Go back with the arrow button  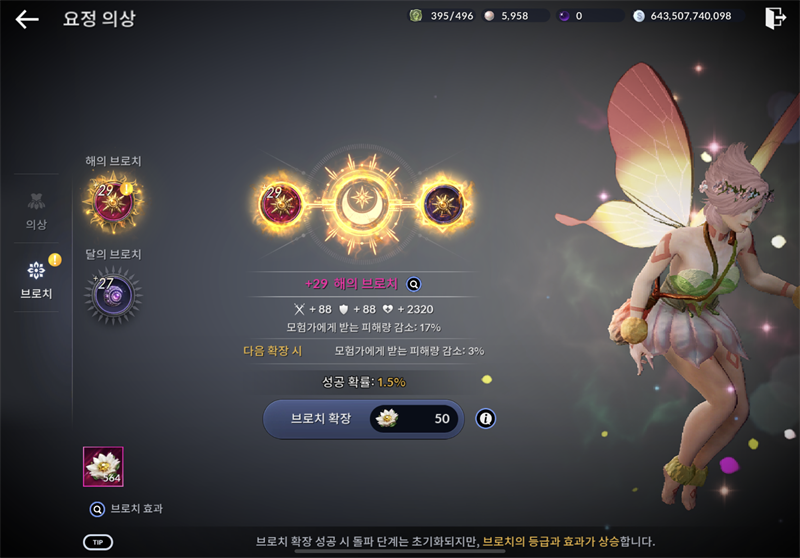[x=27, y=19]
